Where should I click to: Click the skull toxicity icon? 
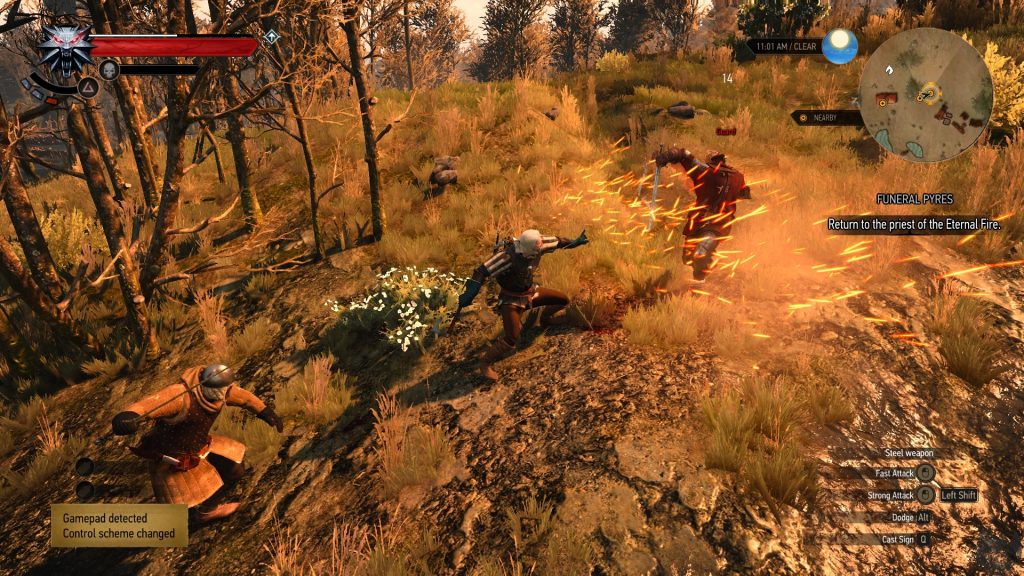click(108, 69)
